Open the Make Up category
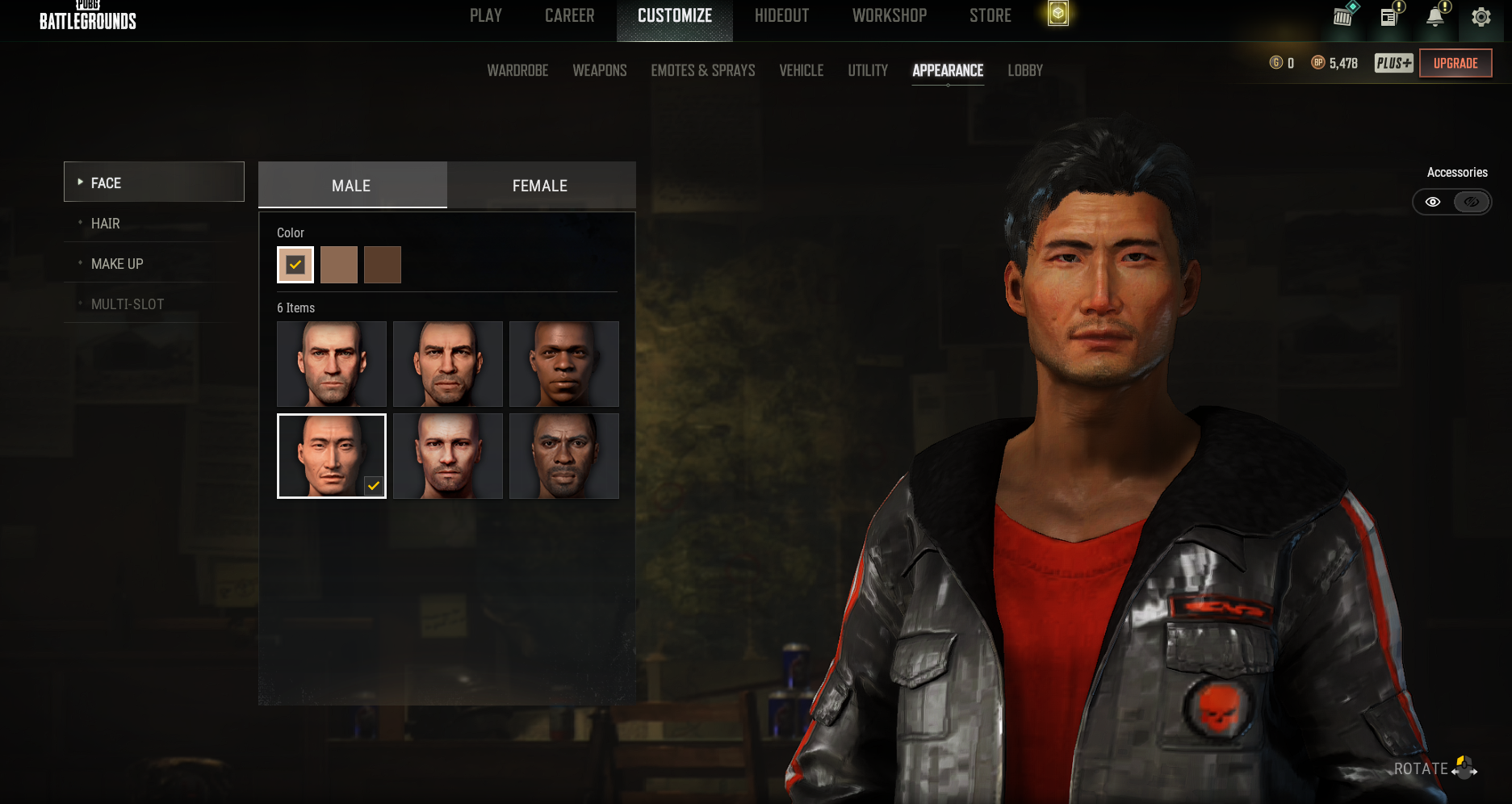1512x804 pixels. tap(117, 264)
